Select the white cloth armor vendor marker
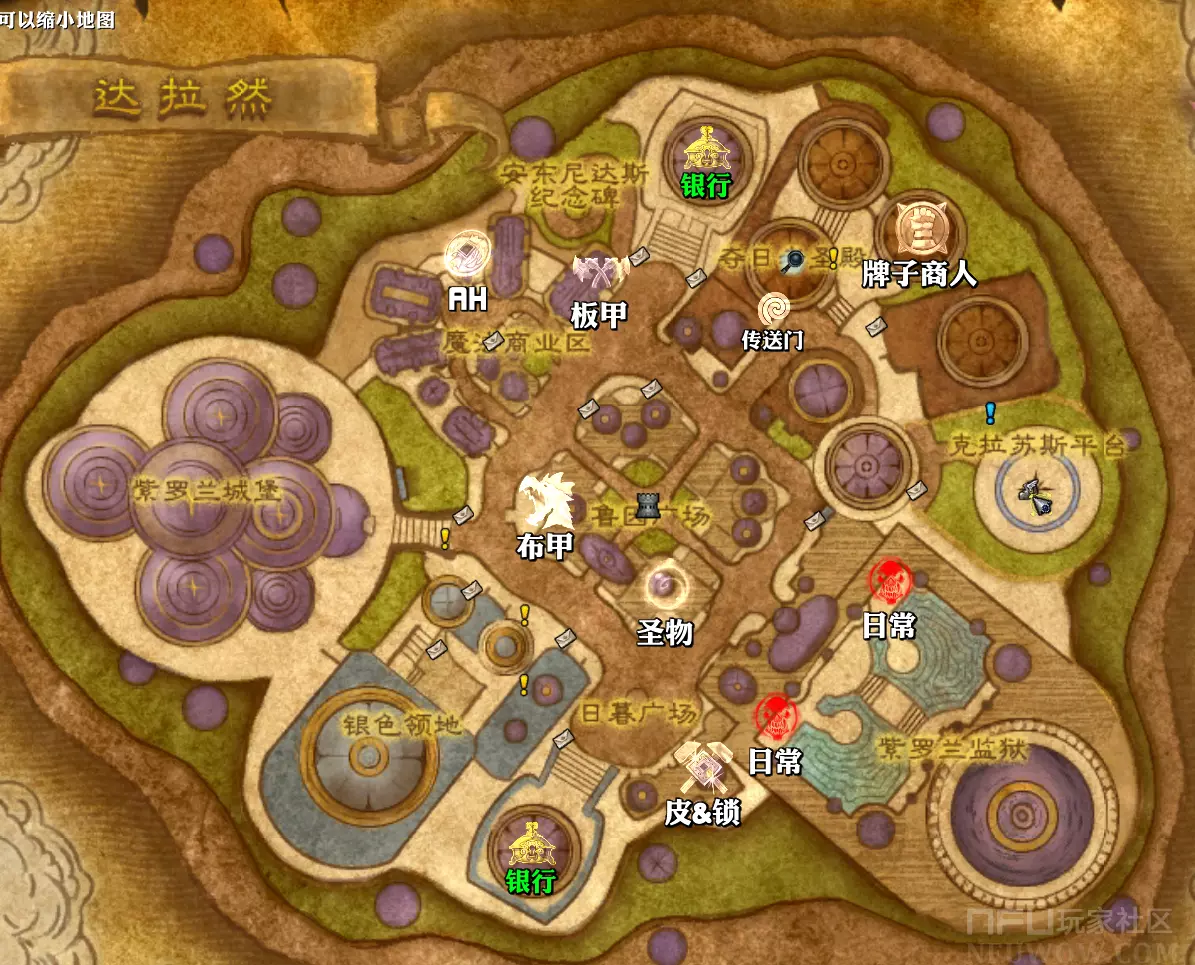 [x=546, y=500]
